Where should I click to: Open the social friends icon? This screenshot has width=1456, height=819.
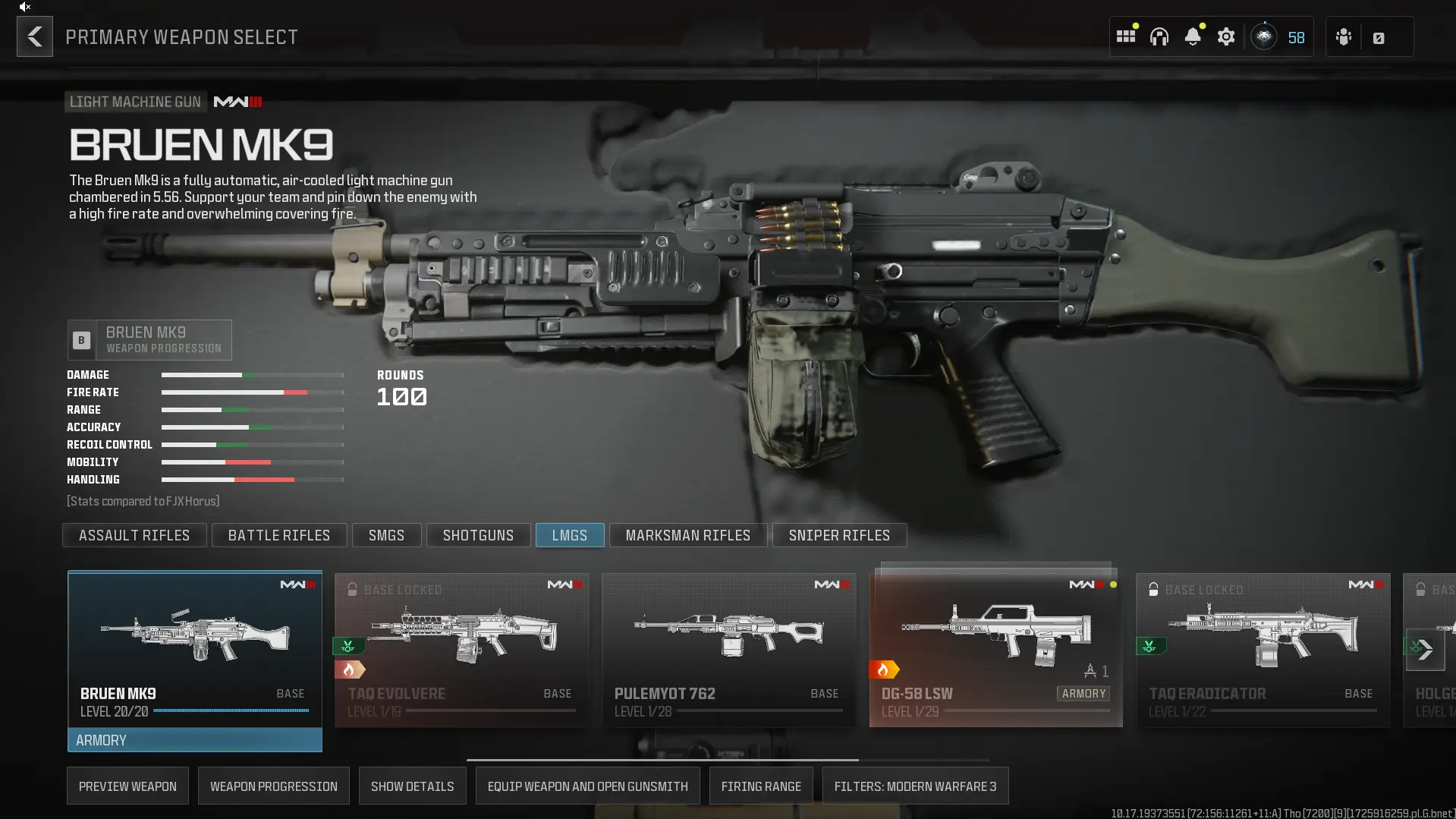pyautogui.click(x=1344, y=36)
